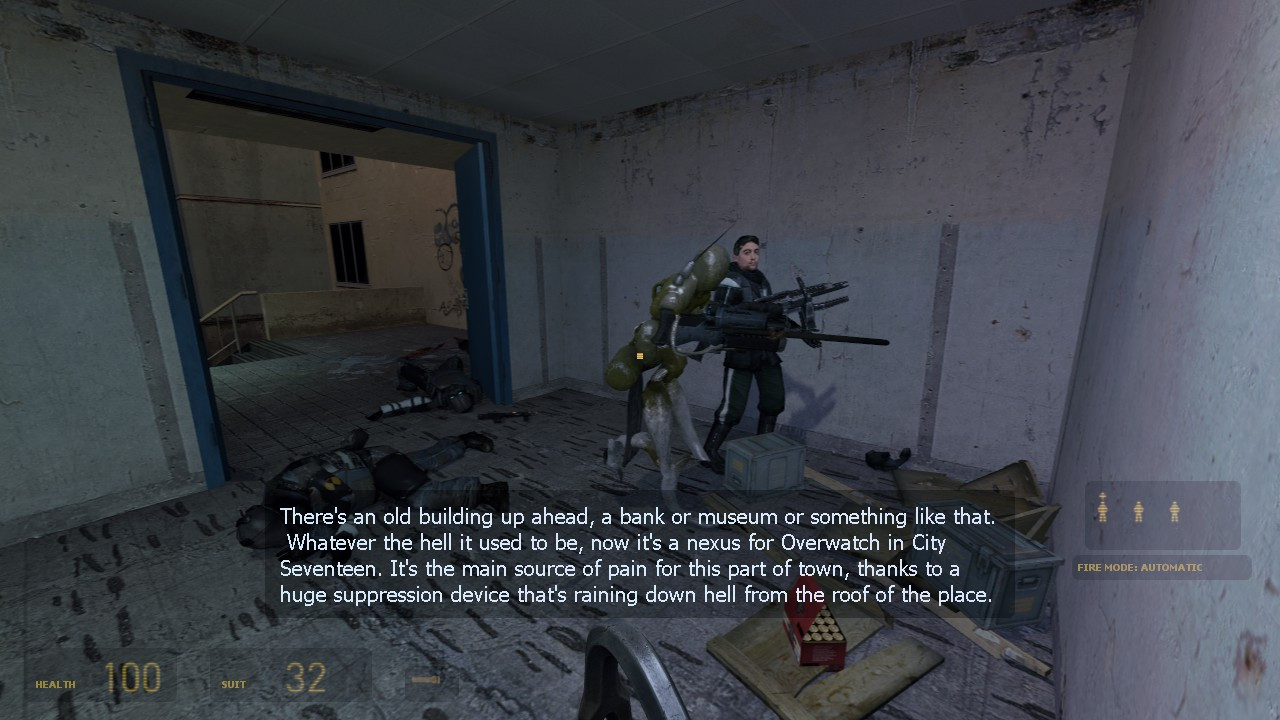Click the health value reading 100
Image resolution: width=1280 pixels, height=720 pixels.
[x=133, y=678]
